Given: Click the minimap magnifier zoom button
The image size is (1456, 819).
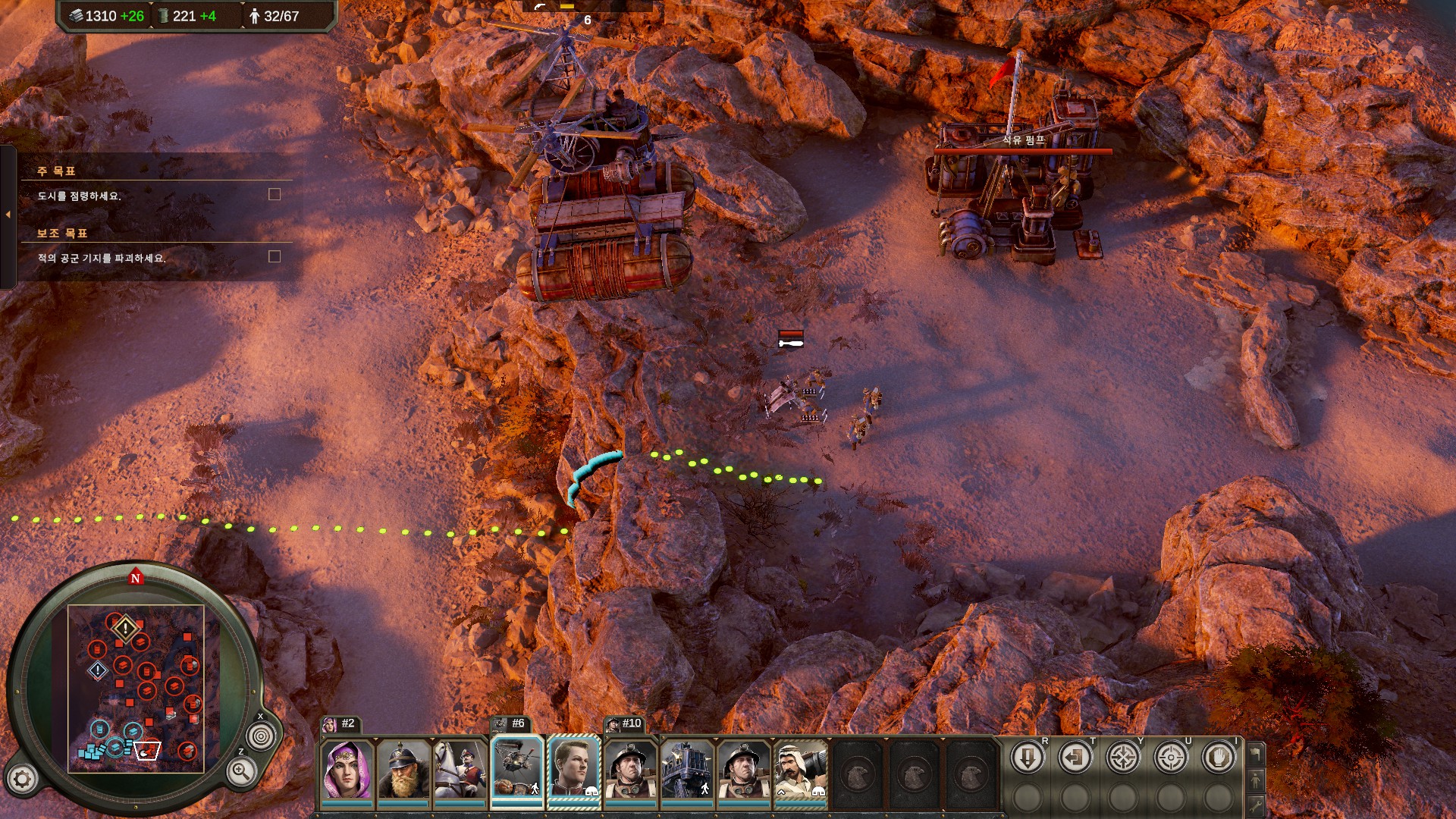Looking at the screenshot, I should (x=241, y=772).
